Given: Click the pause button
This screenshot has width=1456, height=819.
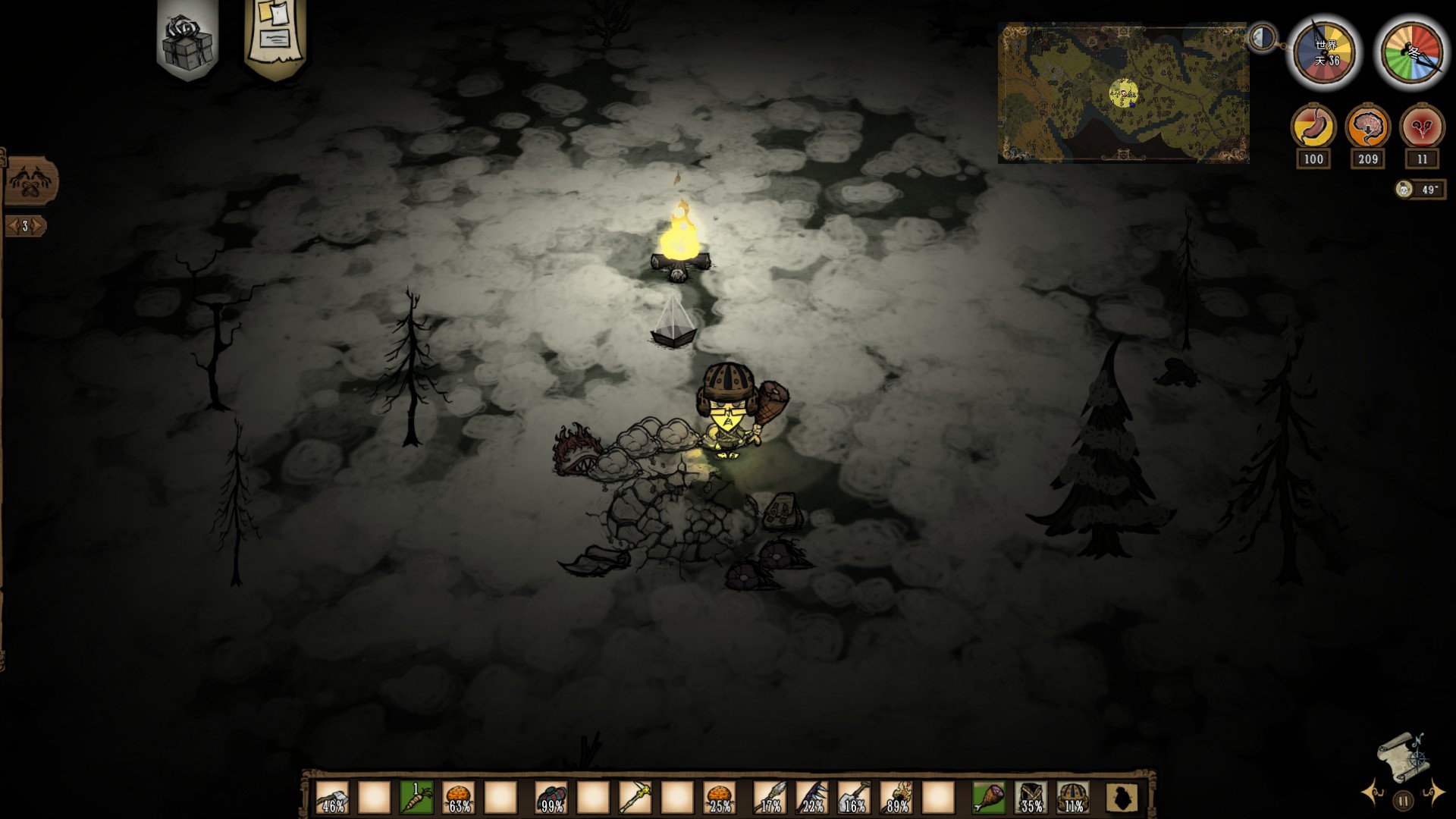Looking at the screenshot, I should (x=1403, y=800).
